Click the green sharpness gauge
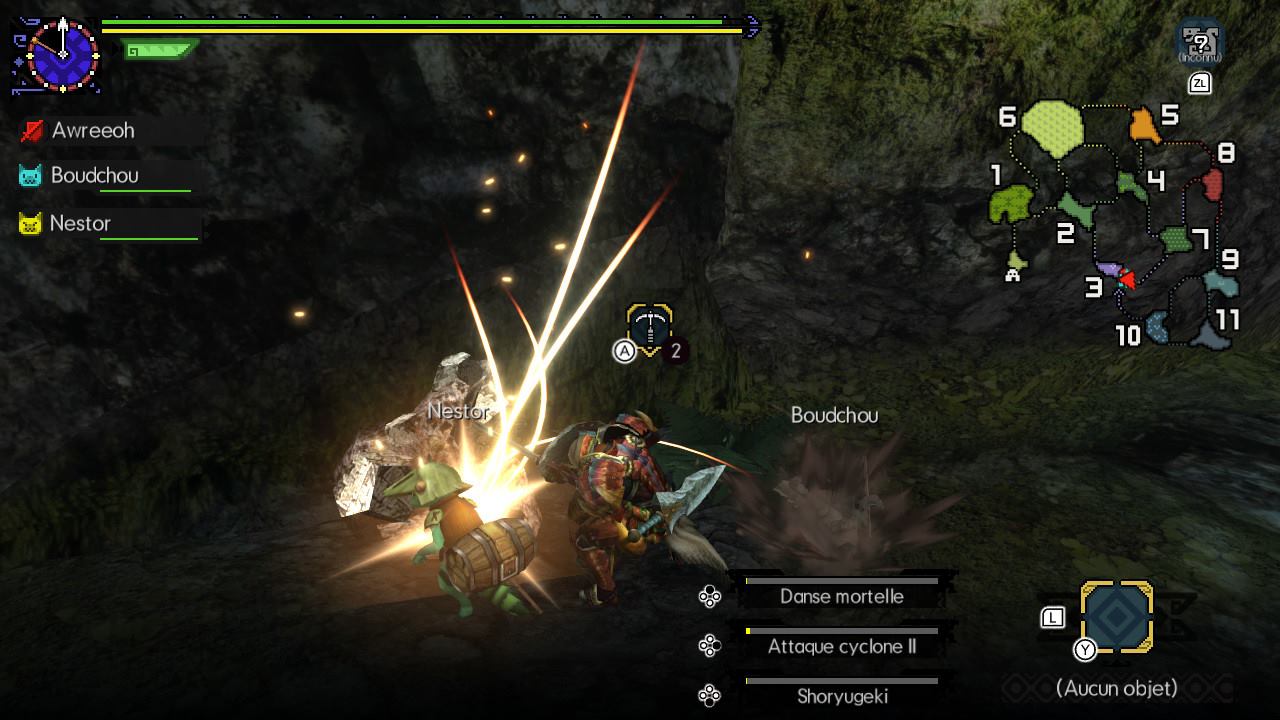Screen dimensions: 1280x720 pos(160,48)
